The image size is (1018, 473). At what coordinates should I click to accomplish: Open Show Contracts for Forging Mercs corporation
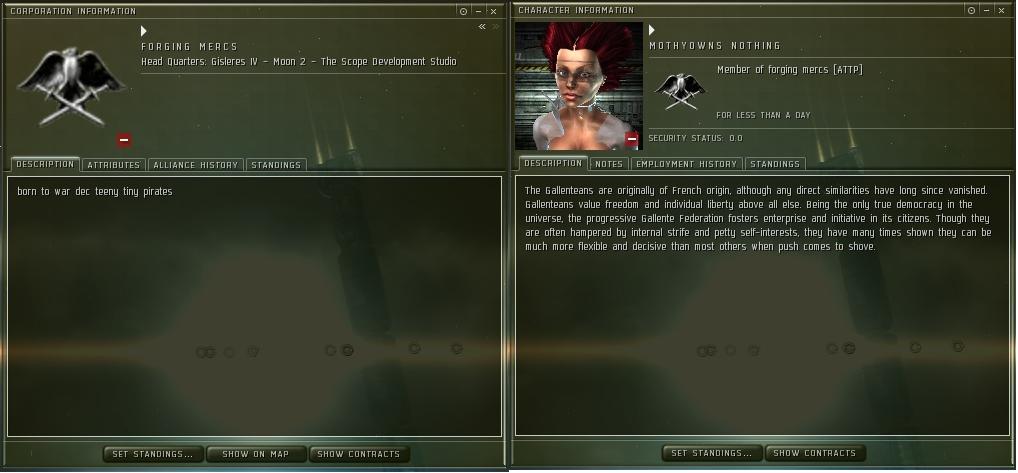[x=358, y=454]
